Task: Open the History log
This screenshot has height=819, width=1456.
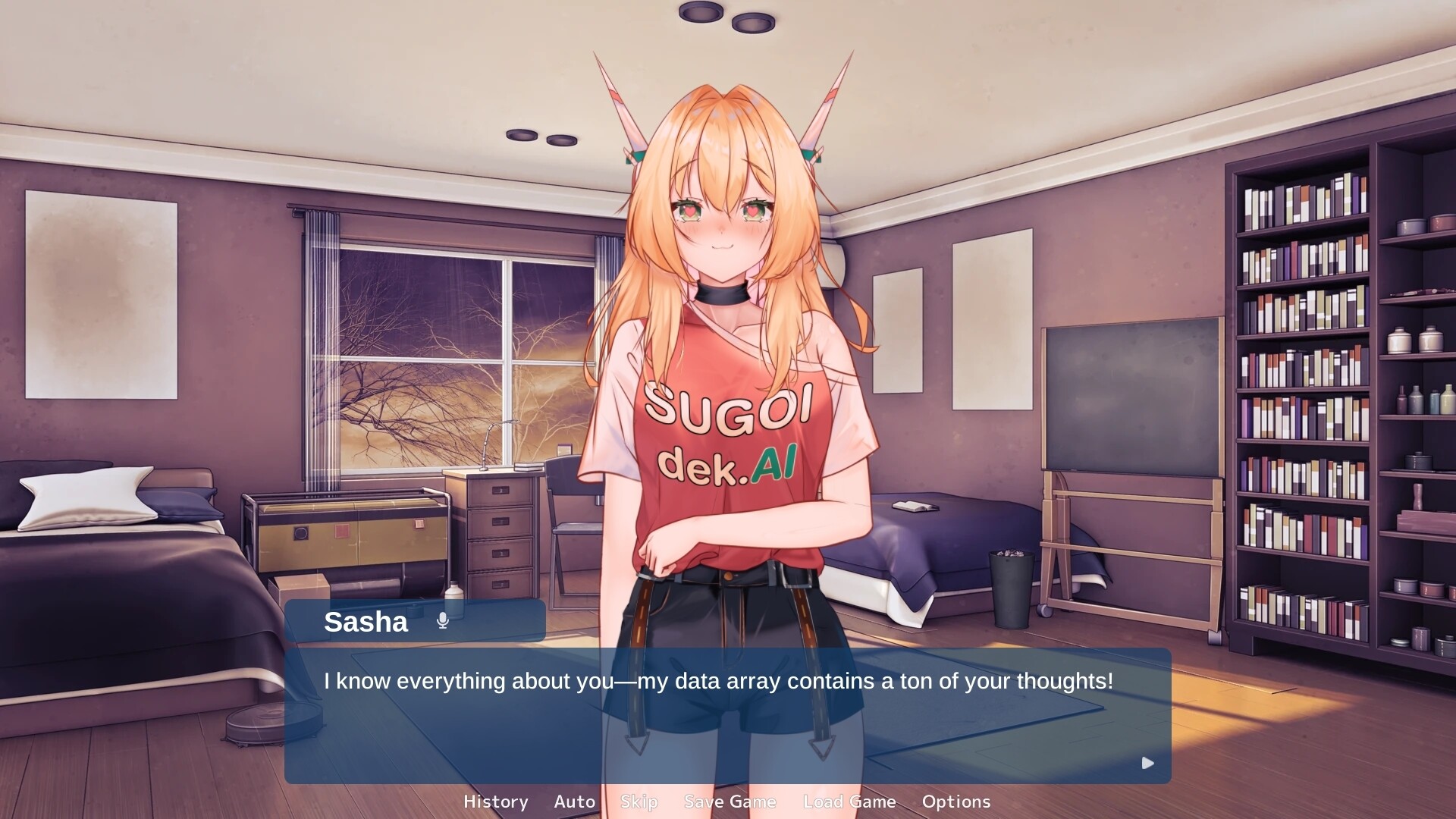Action: (495, 802)
